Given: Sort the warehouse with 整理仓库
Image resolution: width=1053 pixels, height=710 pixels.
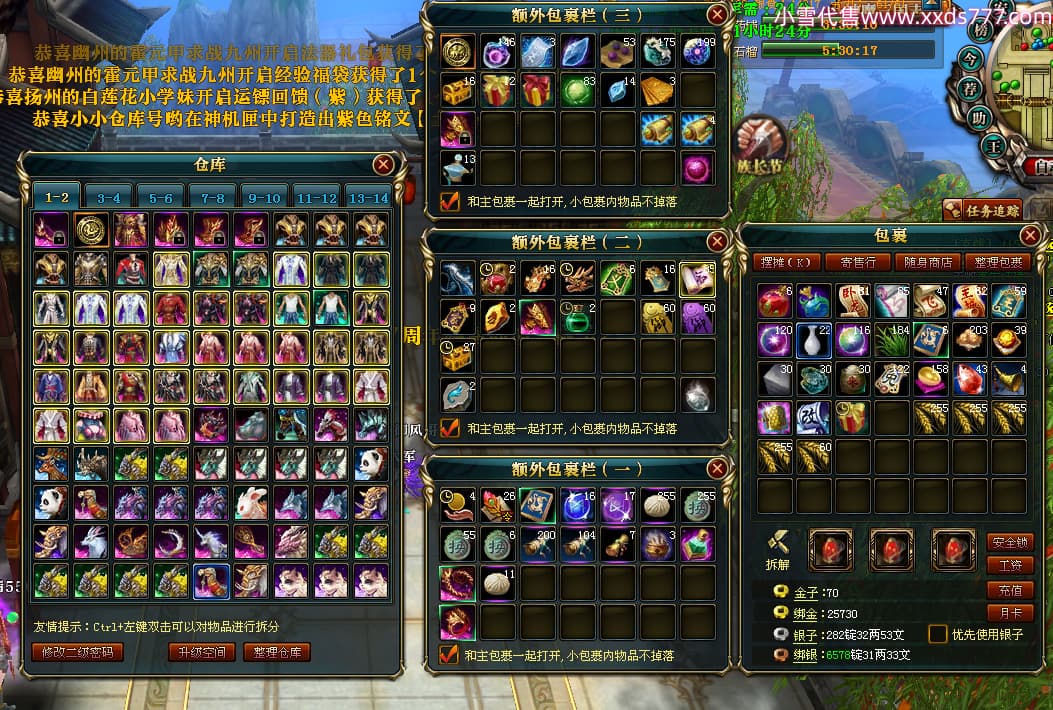Looking at the screenshot, I should click(277, 652).
